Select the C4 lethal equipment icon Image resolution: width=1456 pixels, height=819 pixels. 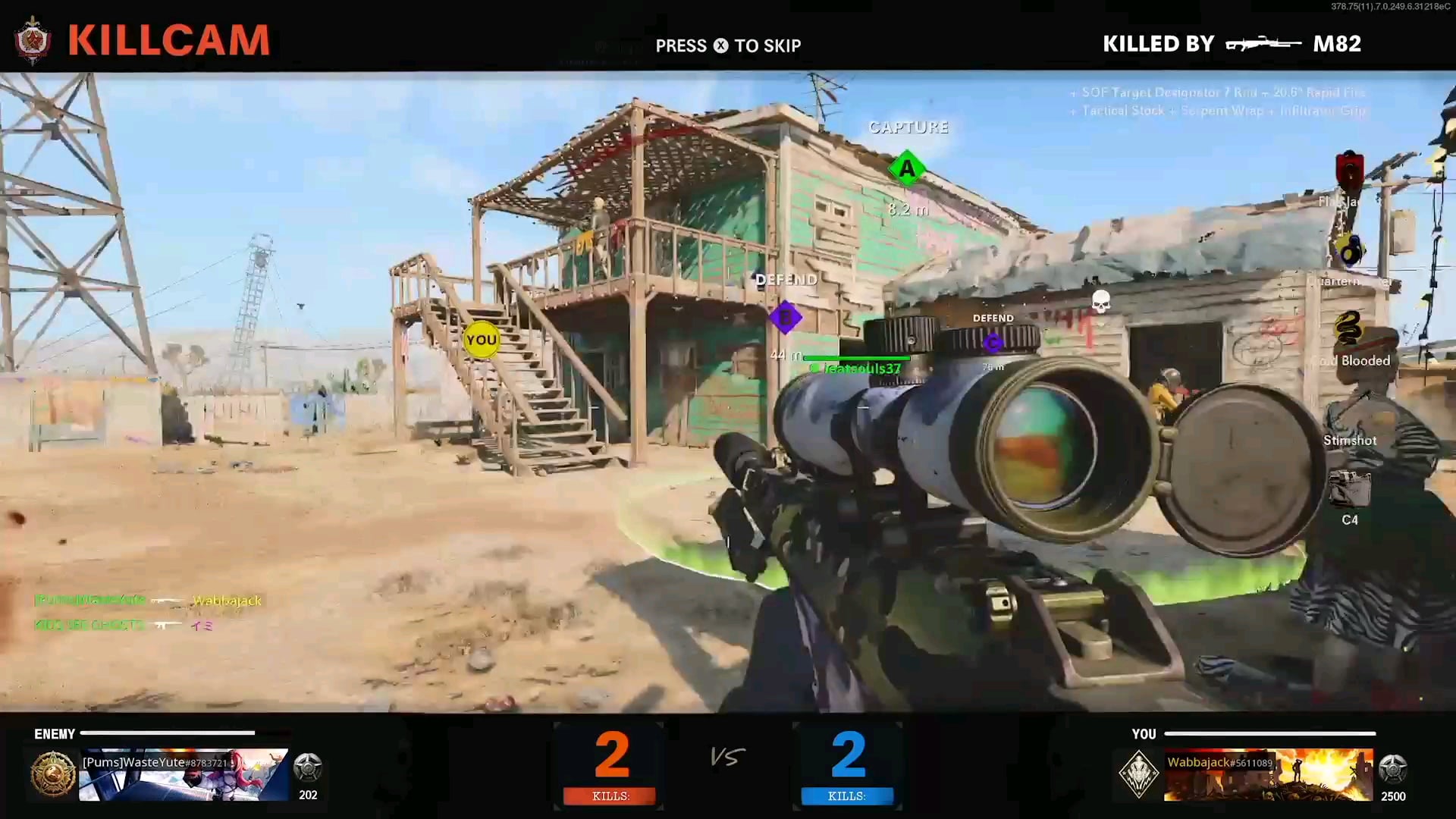[1350, 489]
